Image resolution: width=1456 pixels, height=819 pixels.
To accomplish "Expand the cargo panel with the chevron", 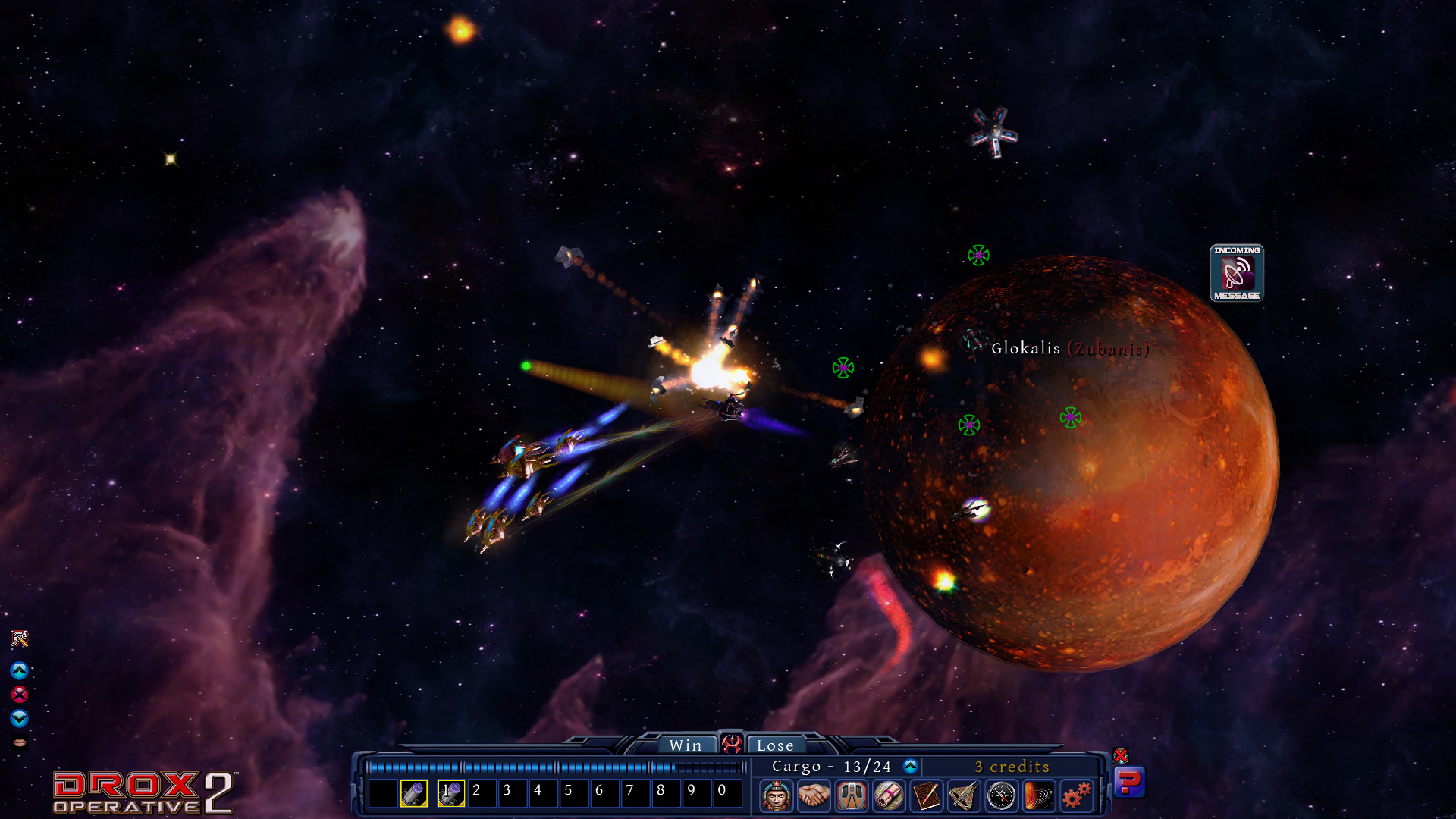I will [911, 767].
